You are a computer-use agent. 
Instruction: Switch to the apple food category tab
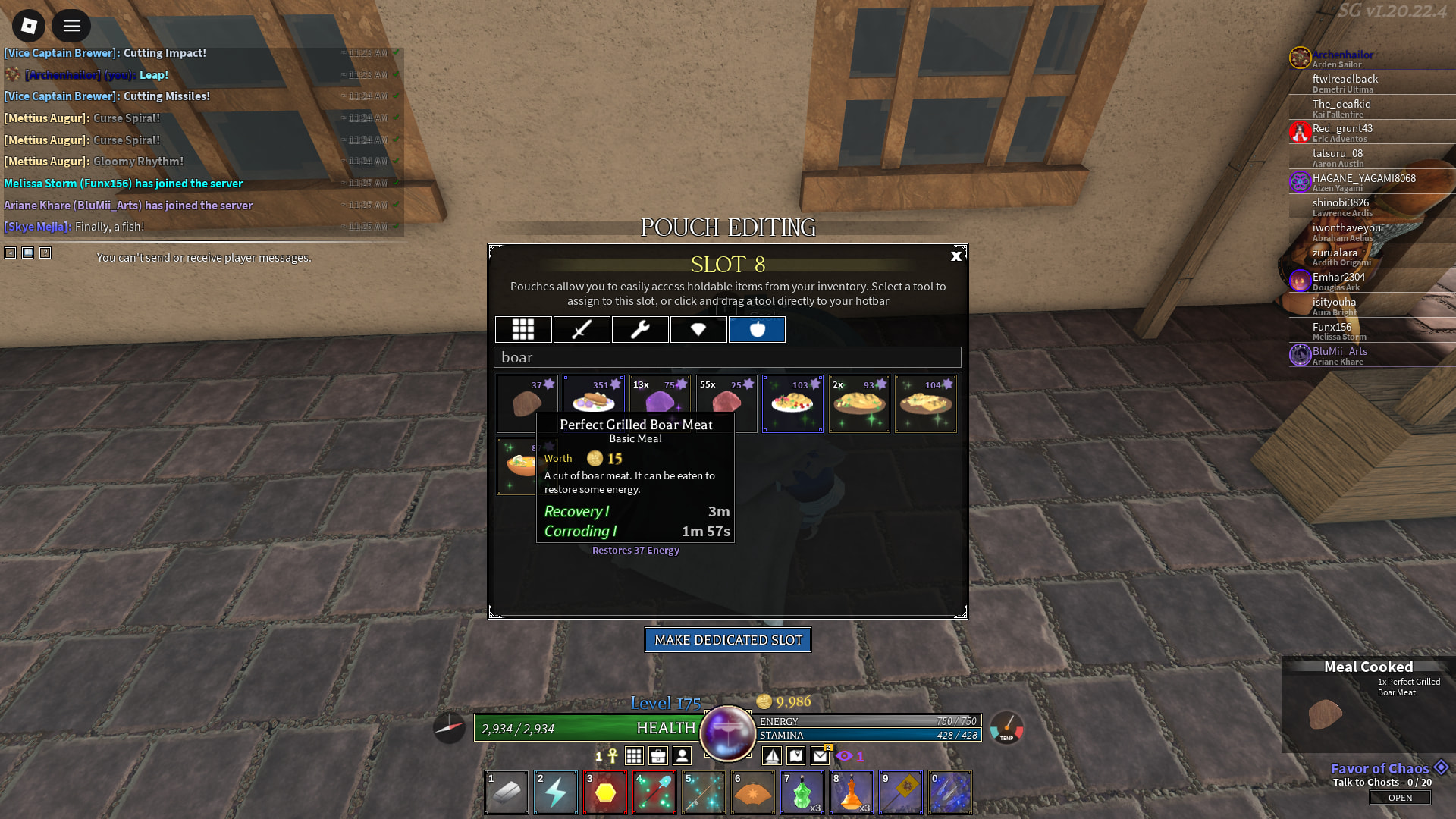(x=757, y=329)
